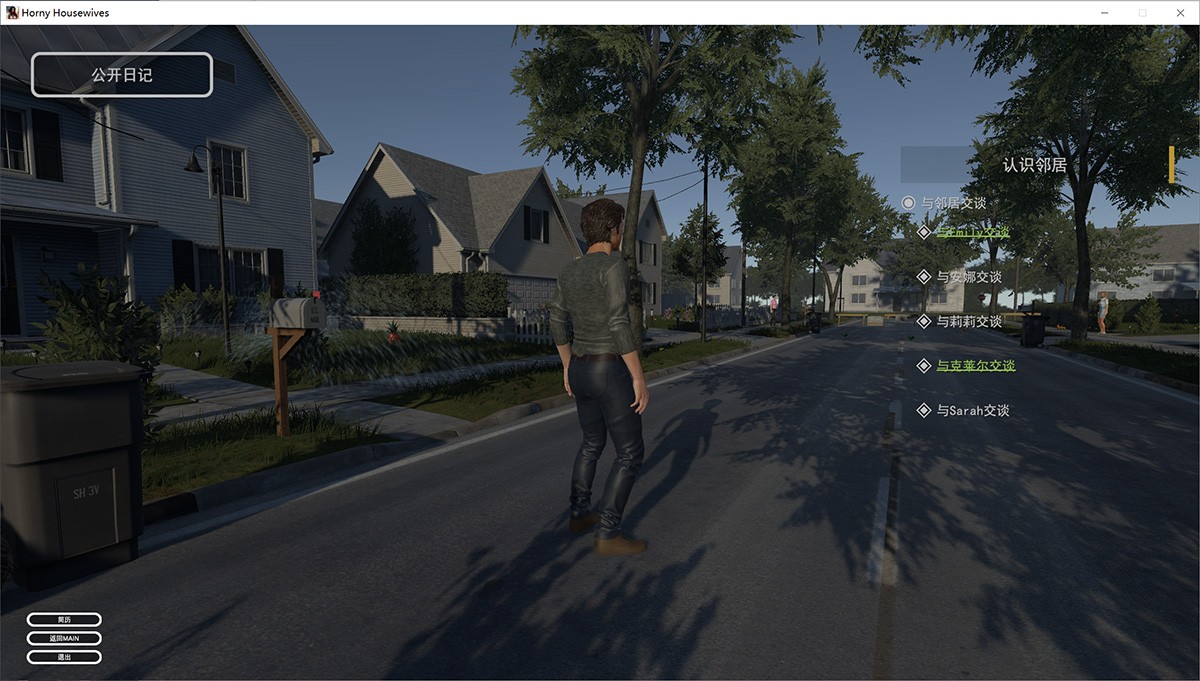
Task: Click the 简历 button
Action: 64,620
